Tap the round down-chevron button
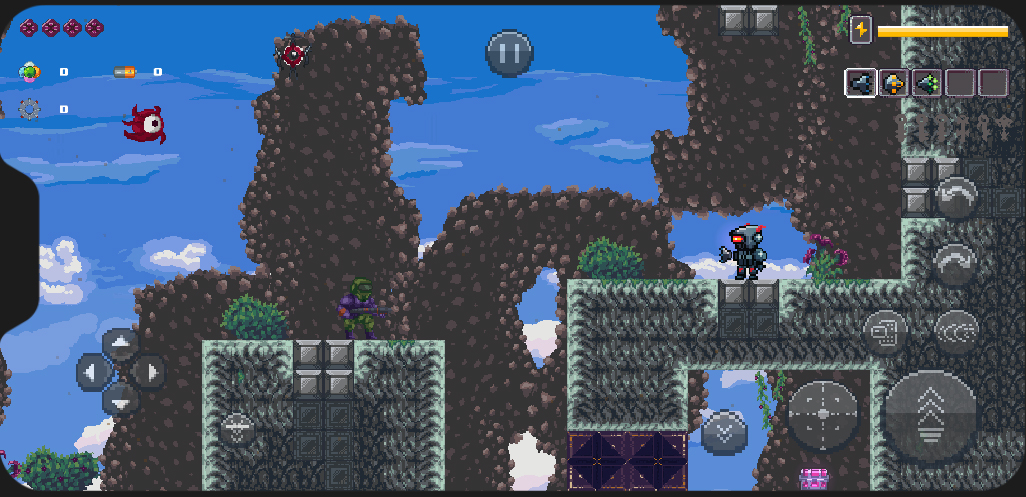 click(724, 432)
